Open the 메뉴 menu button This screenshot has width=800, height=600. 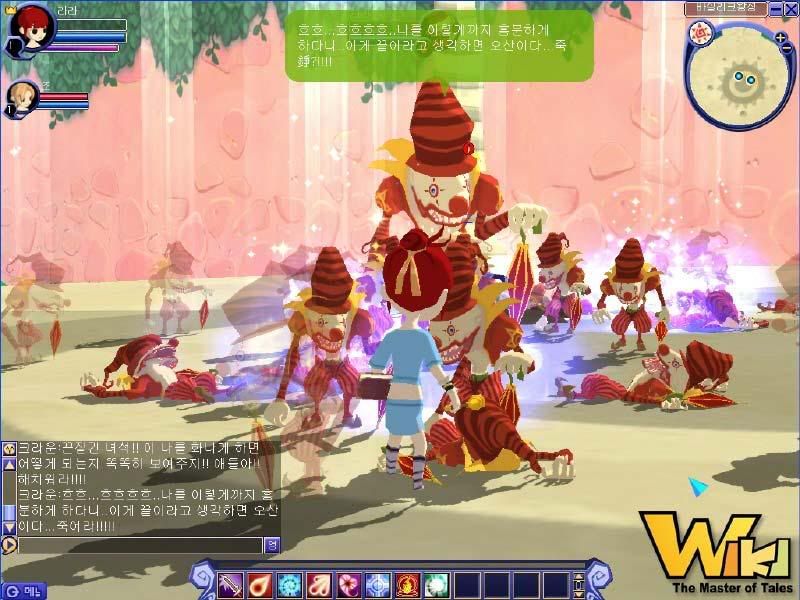pyautogui.click(x=24, y=591)
